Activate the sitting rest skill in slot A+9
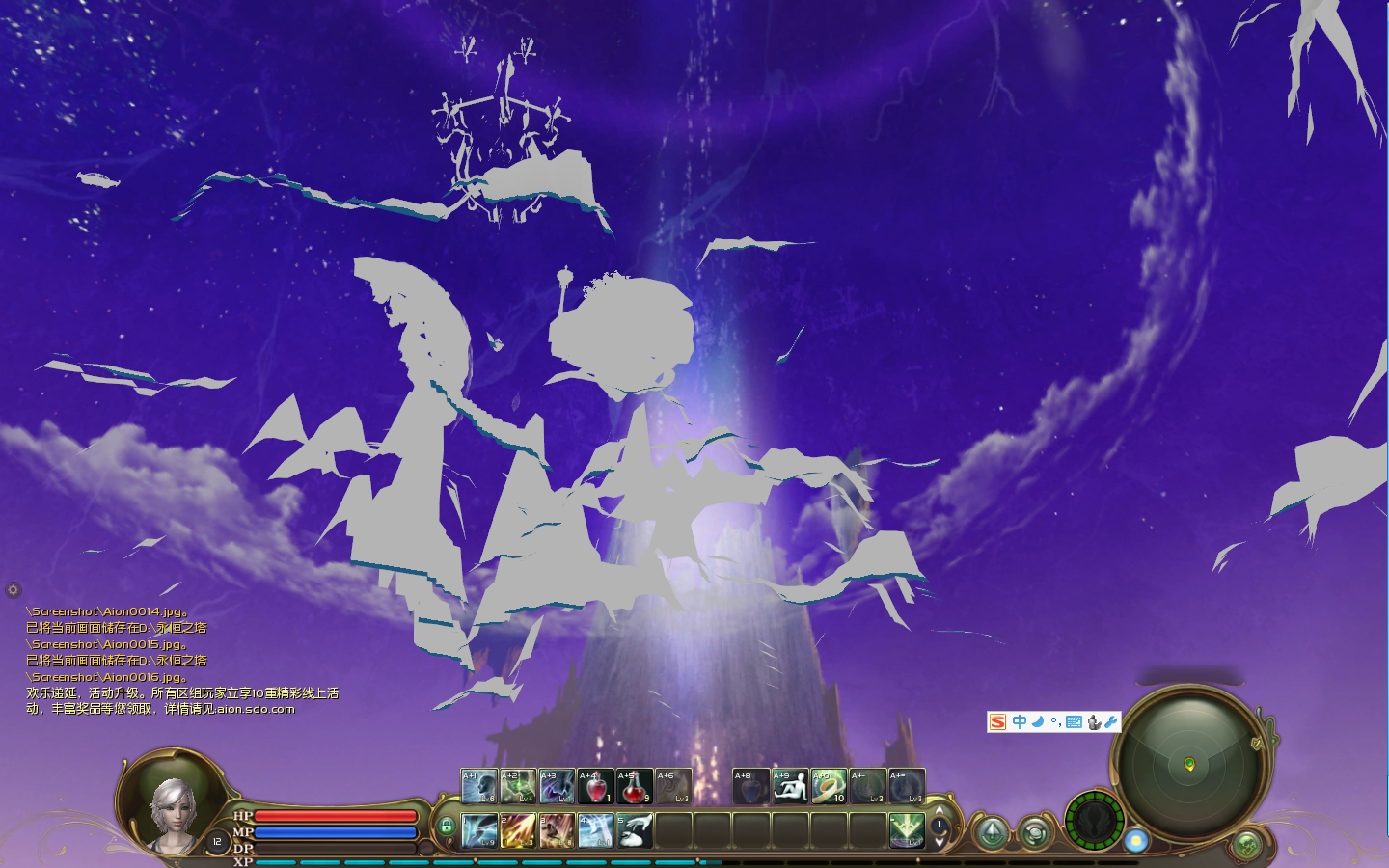Screen dimensions: 1389x868 point(790,787)
